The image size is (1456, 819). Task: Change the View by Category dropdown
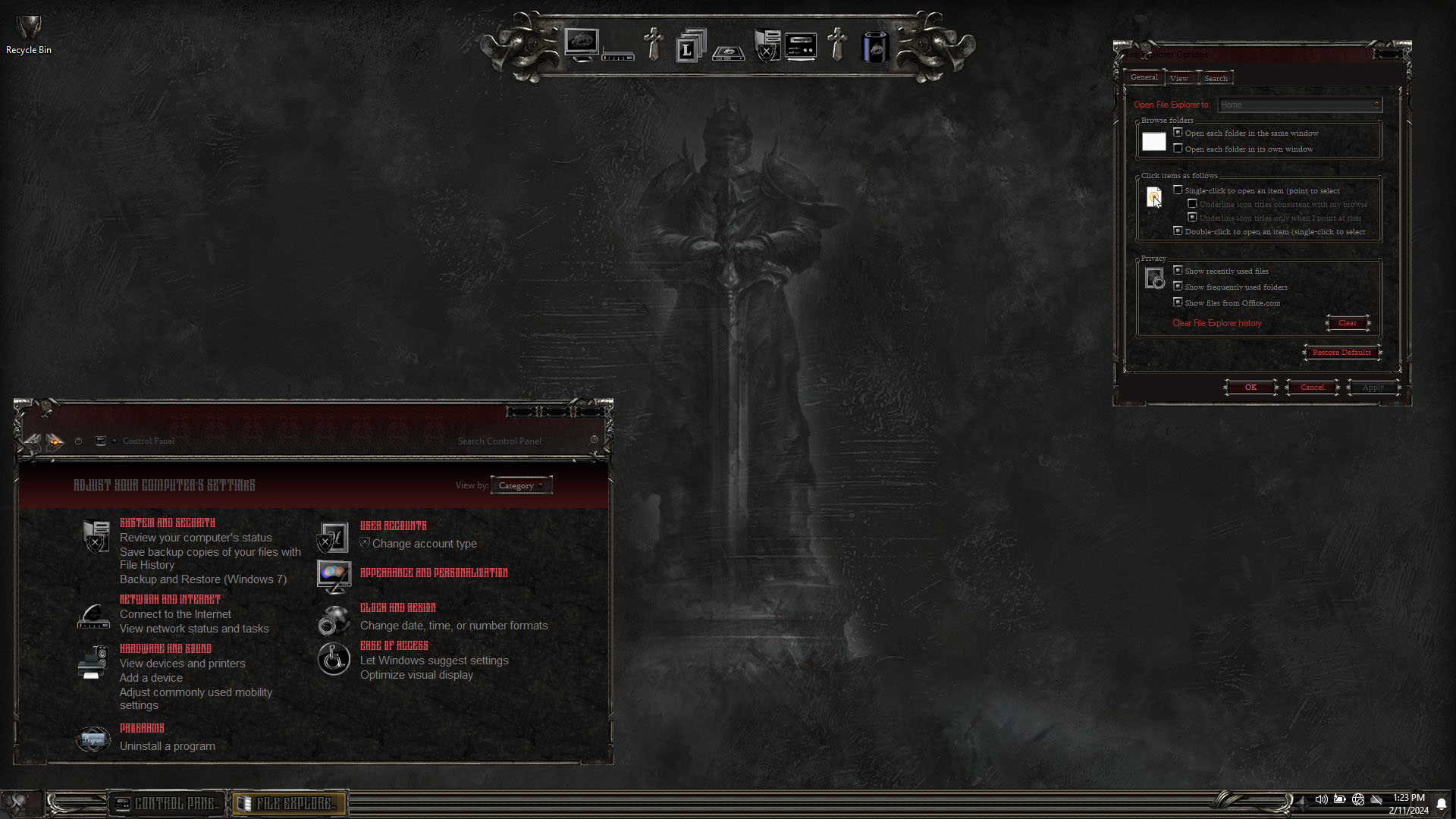pyautogui.click(x=521, y=485)
